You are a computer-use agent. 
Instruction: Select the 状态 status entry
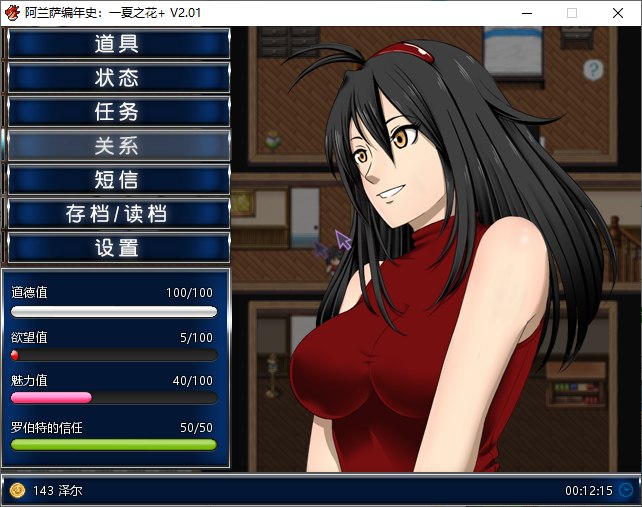click(x=118, y=78)
